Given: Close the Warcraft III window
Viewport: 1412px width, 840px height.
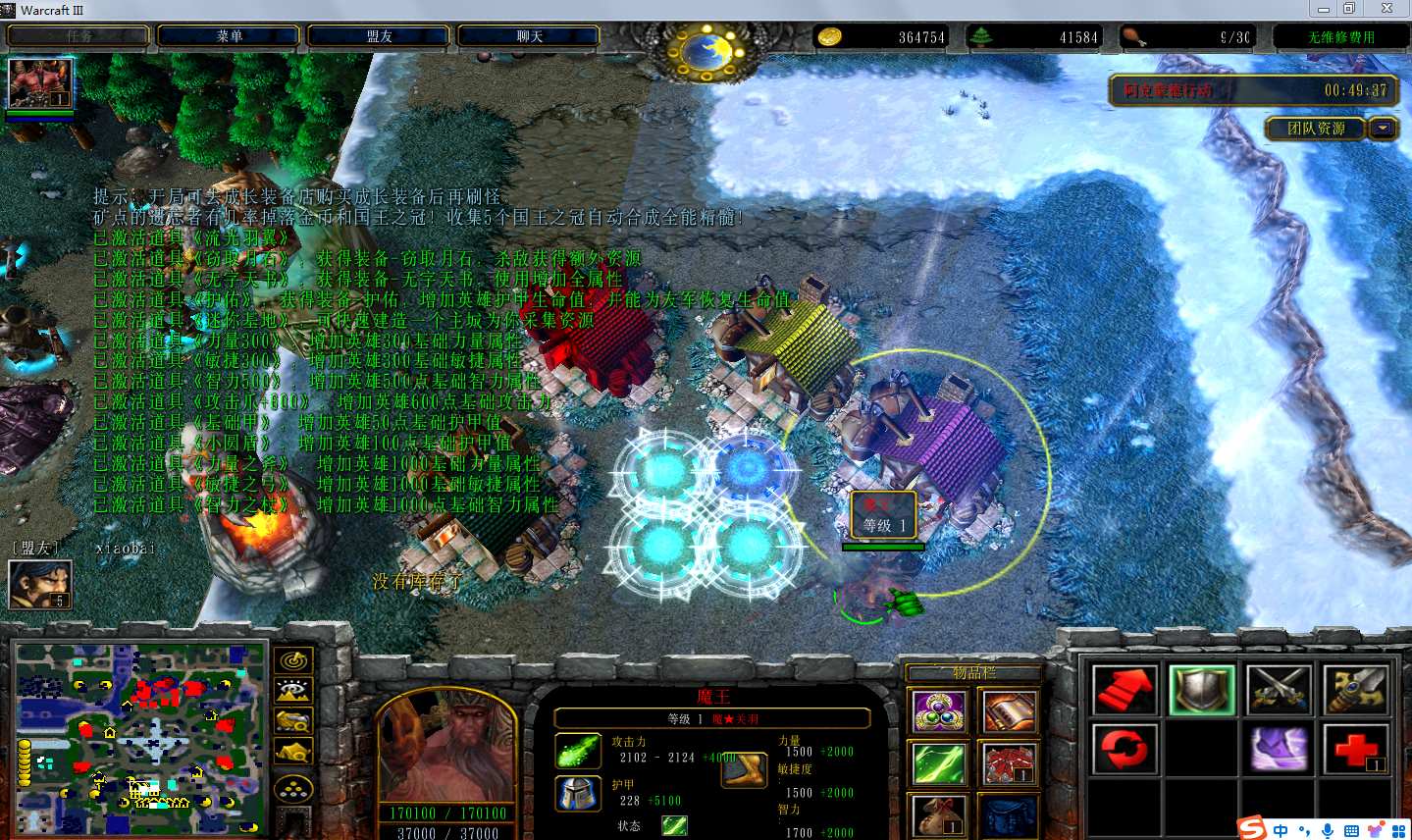Looking at the screenshot, I should [1386, 9].
